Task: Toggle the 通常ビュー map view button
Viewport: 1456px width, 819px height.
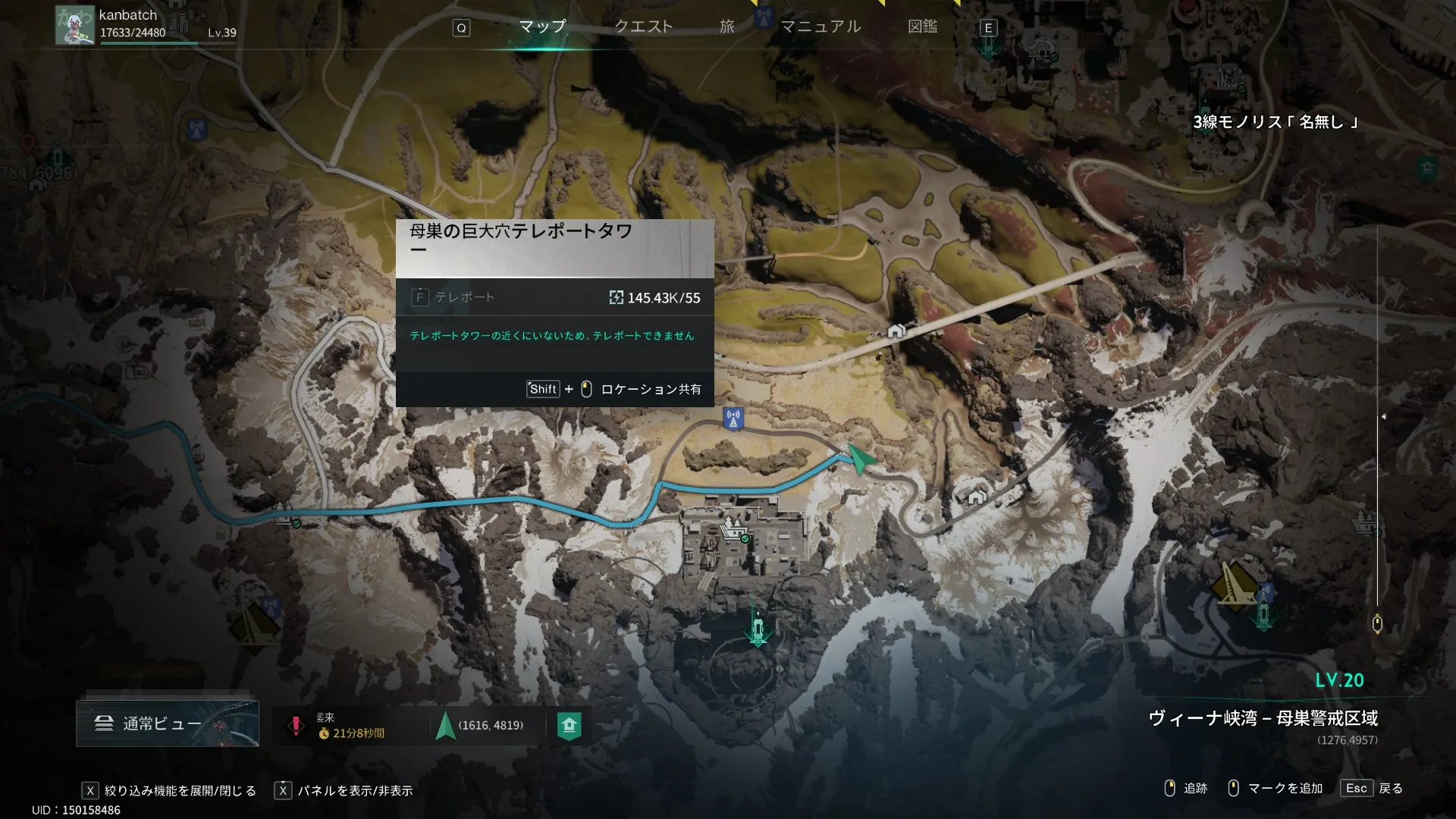Action: pos(167,723)
